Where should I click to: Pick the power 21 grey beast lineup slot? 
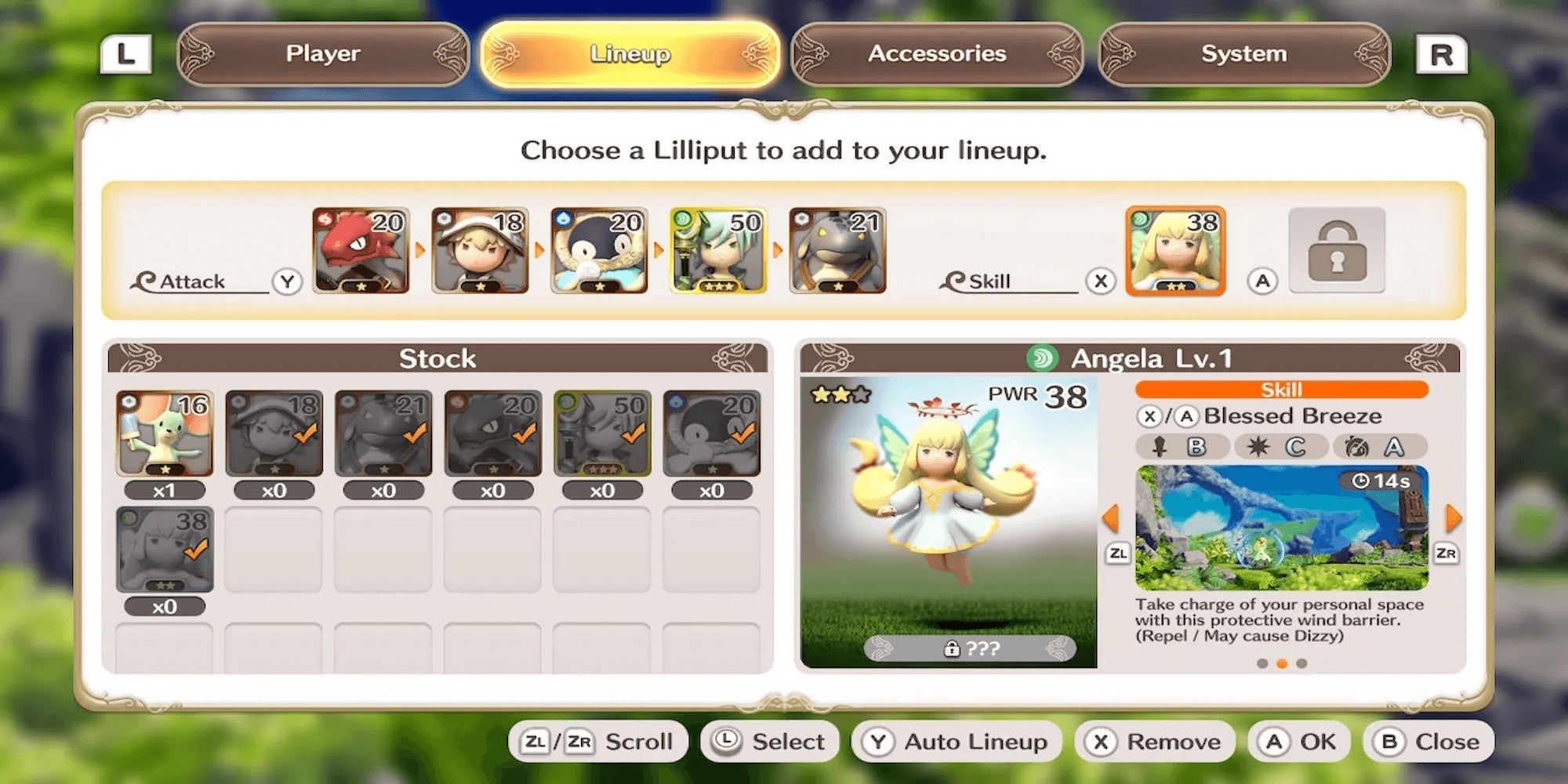[x=837, y=251]
